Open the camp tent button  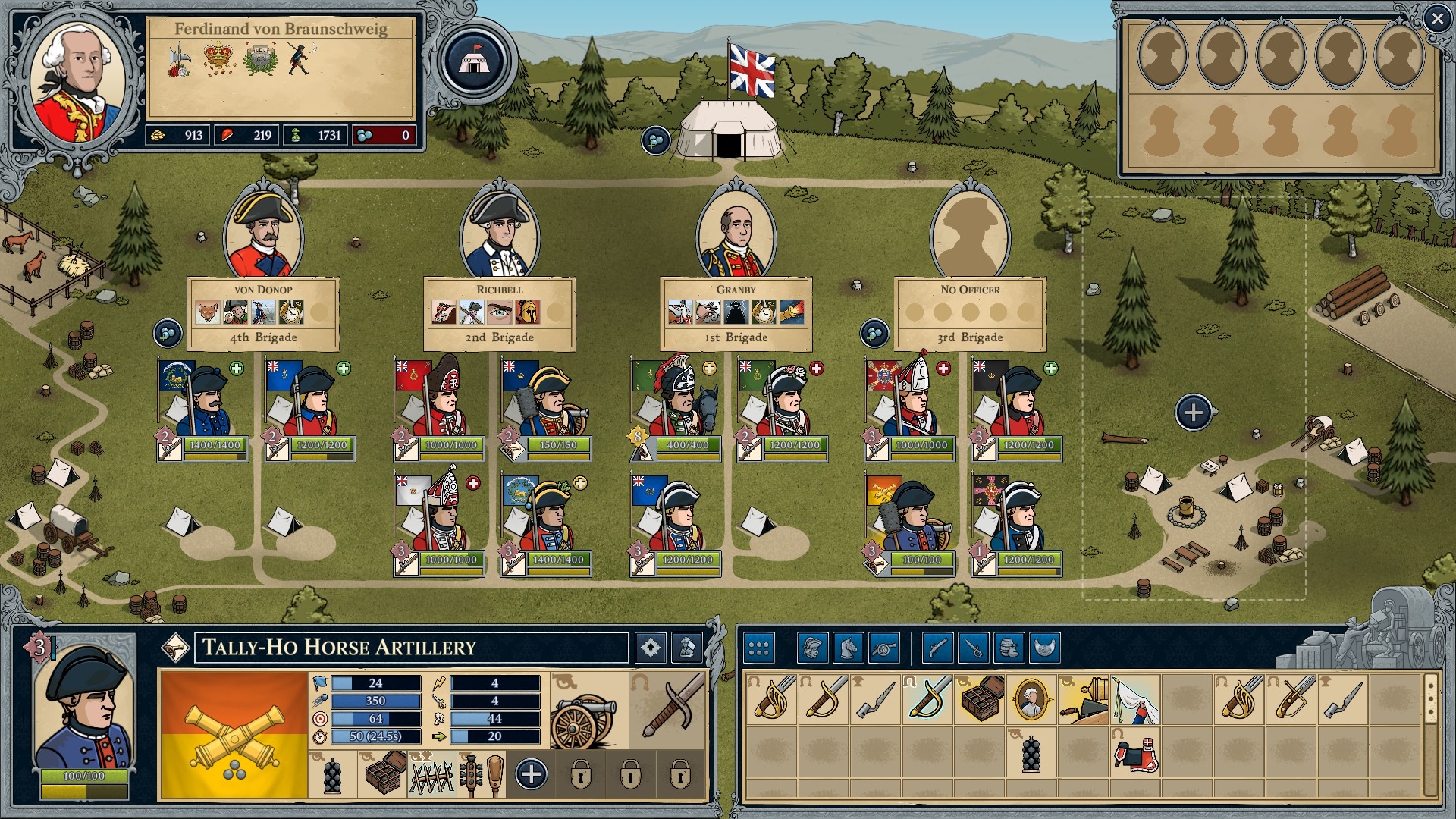(x=475, y=61)
